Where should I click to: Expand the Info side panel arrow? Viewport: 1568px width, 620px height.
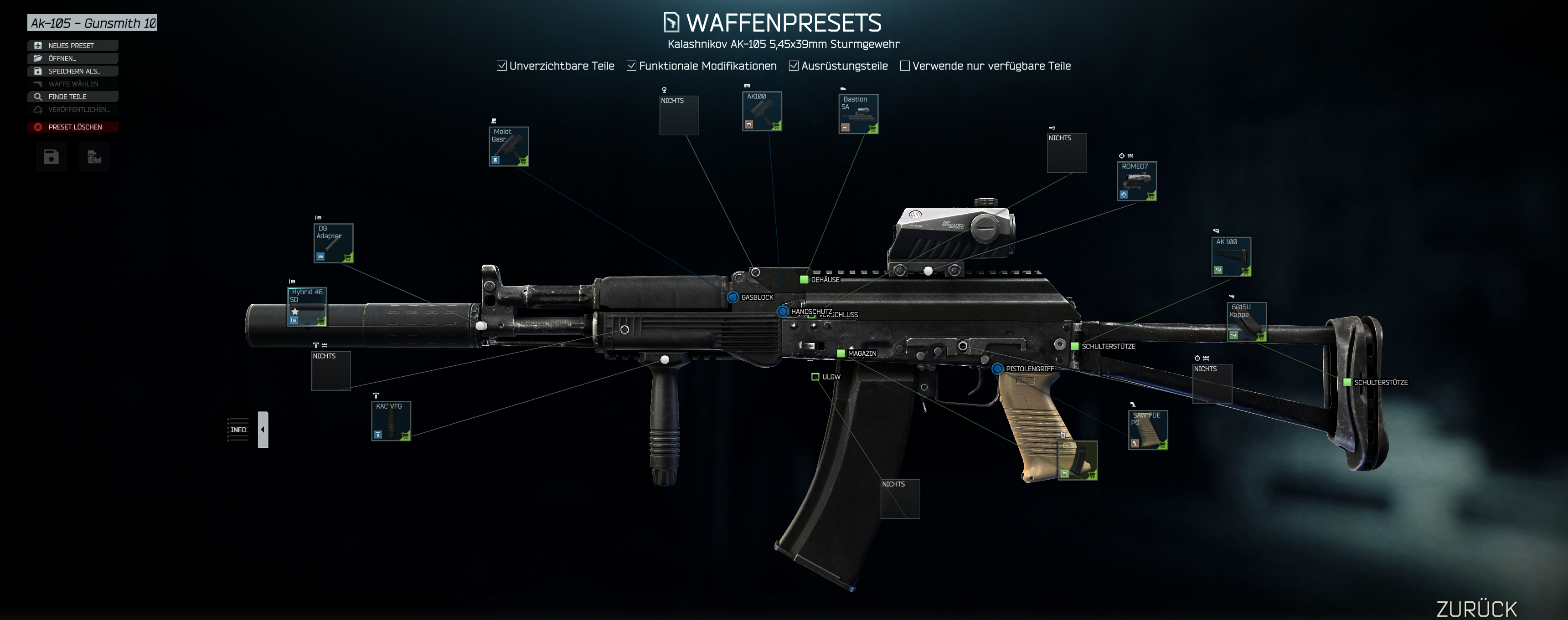point(263,430)
